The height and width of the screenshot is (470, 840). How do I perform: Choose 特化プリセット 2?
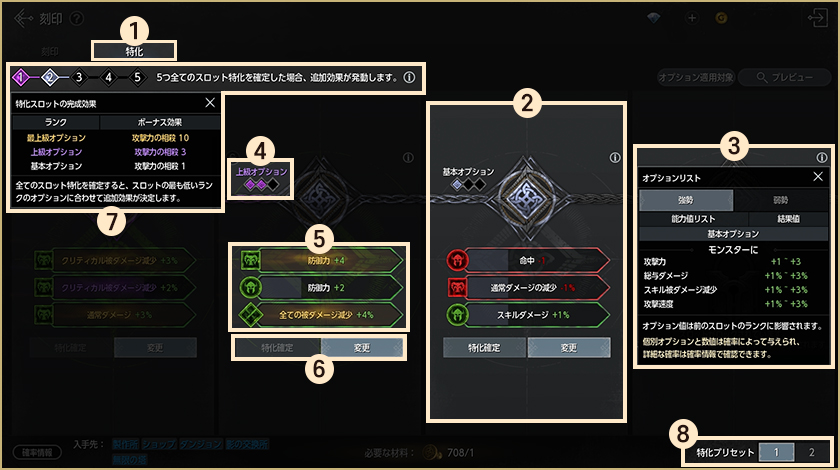click(x=811, y=452)
